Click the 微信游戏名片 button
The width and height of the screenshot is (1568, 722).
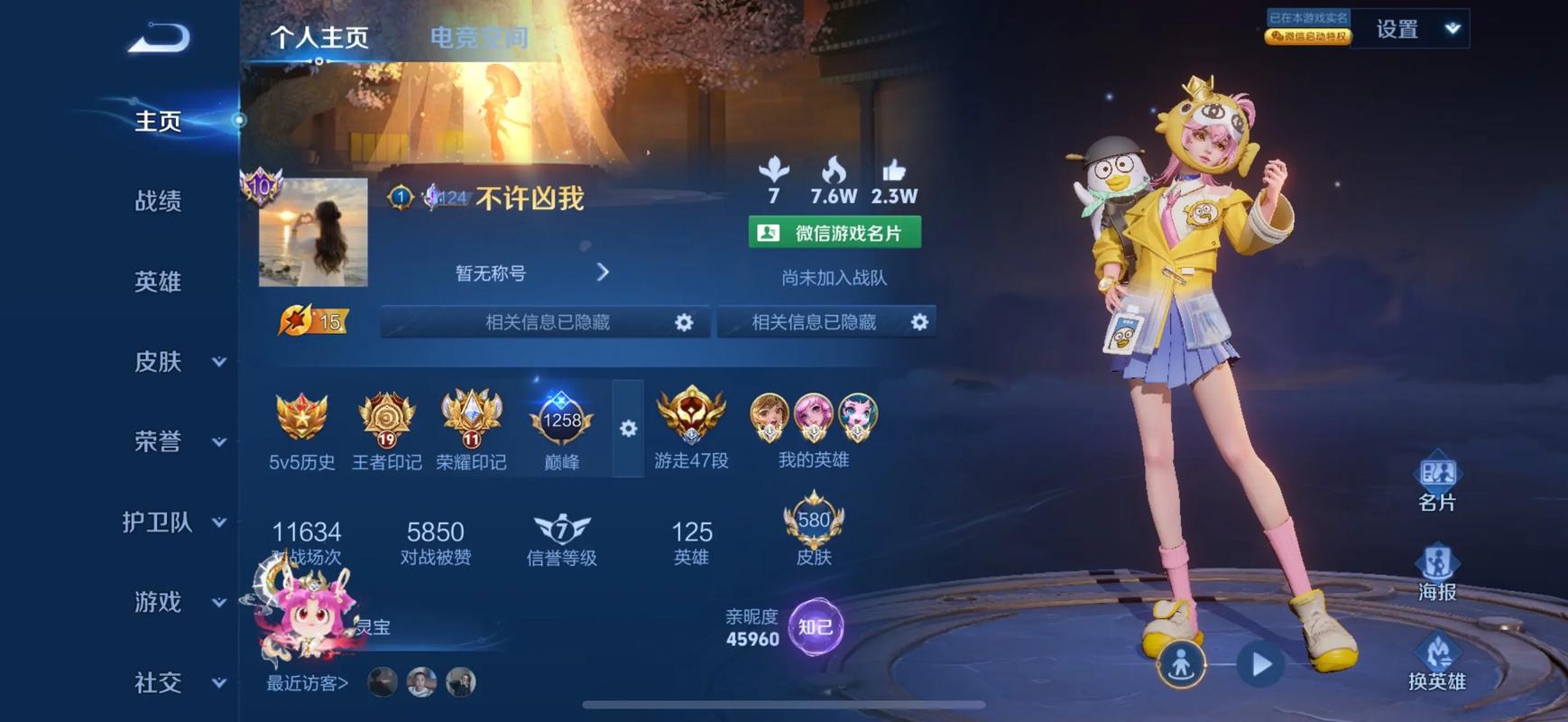click(x=835, y=233)
